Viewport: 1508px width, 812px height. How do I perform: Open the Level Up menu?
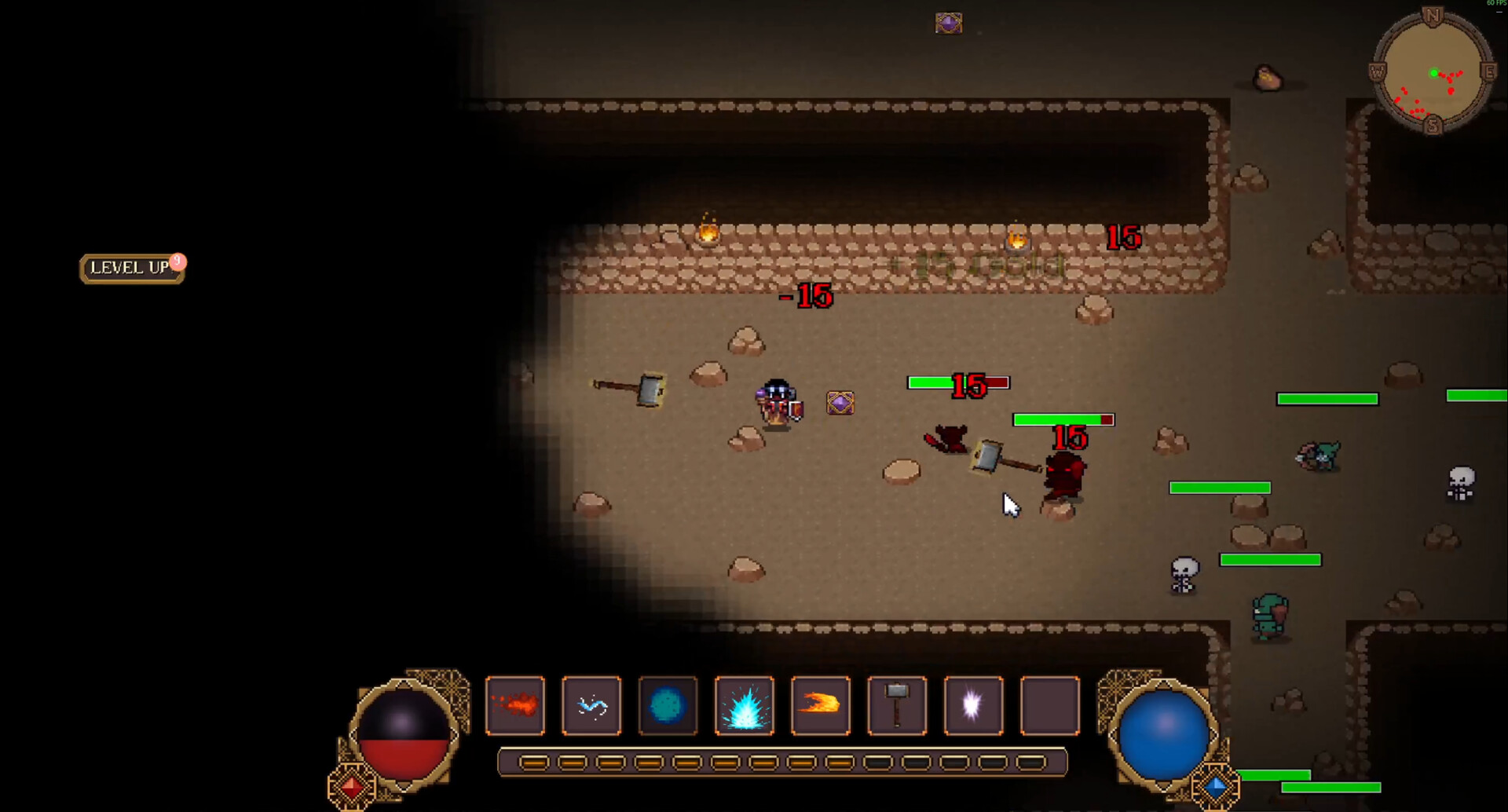coord(130,269)
